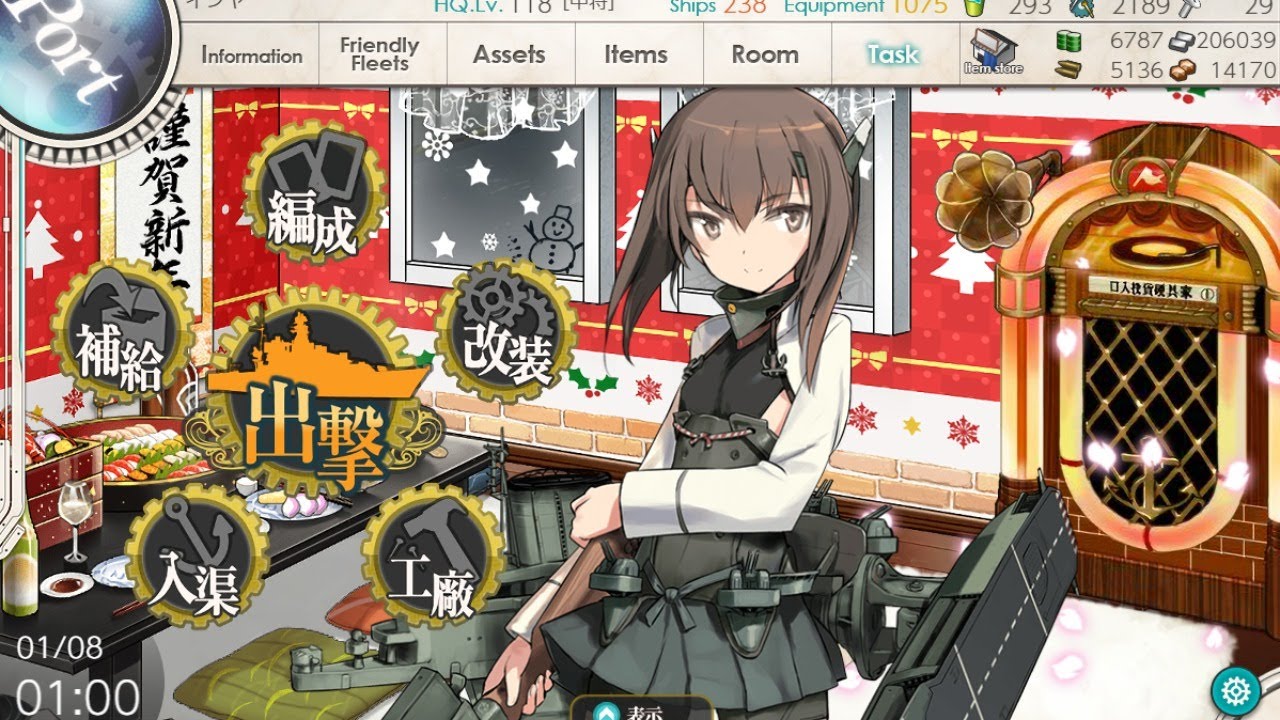
Task: Open the 編成 fleet composition menu
Action: (x=312, y=208)
